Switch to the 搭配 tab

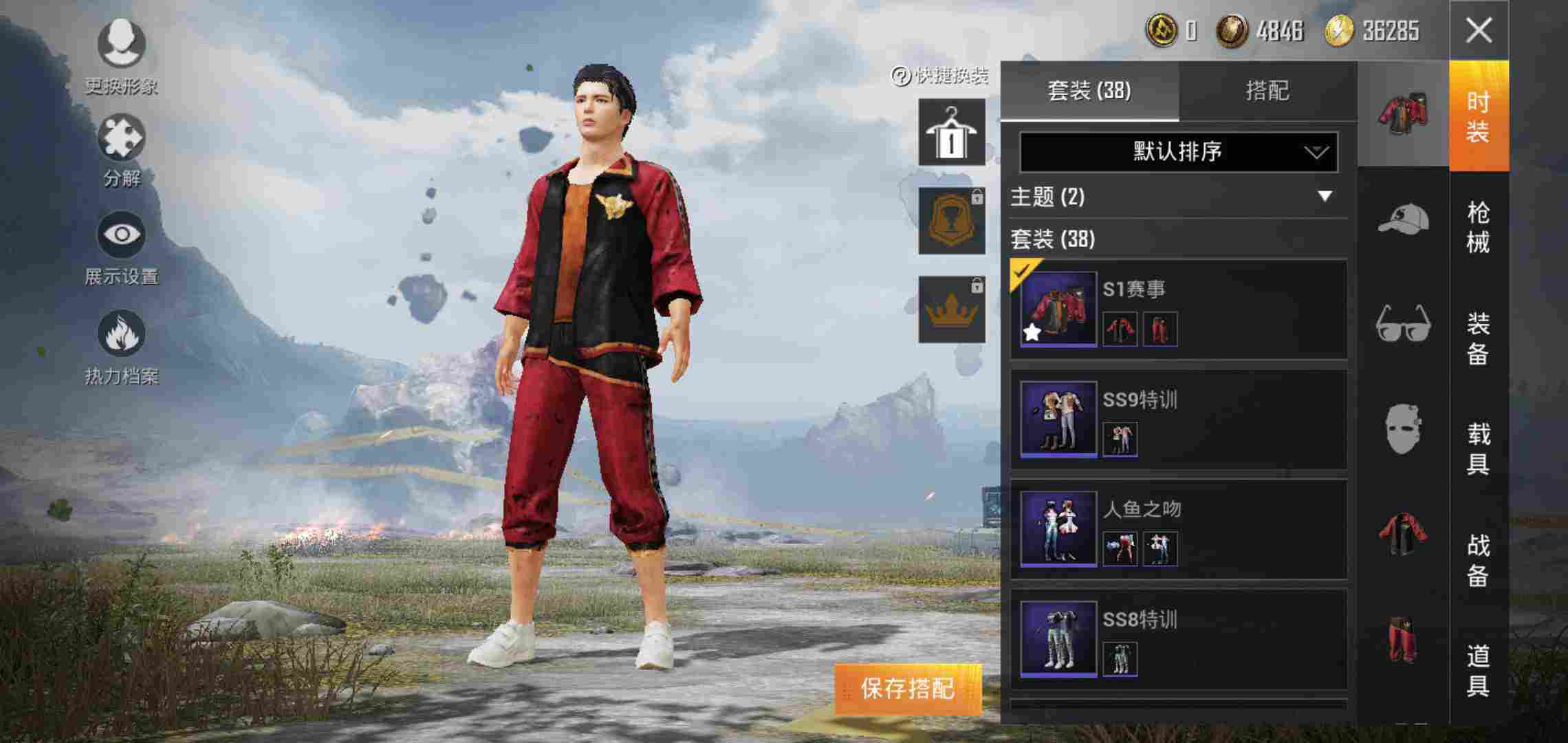point(1267,91)
